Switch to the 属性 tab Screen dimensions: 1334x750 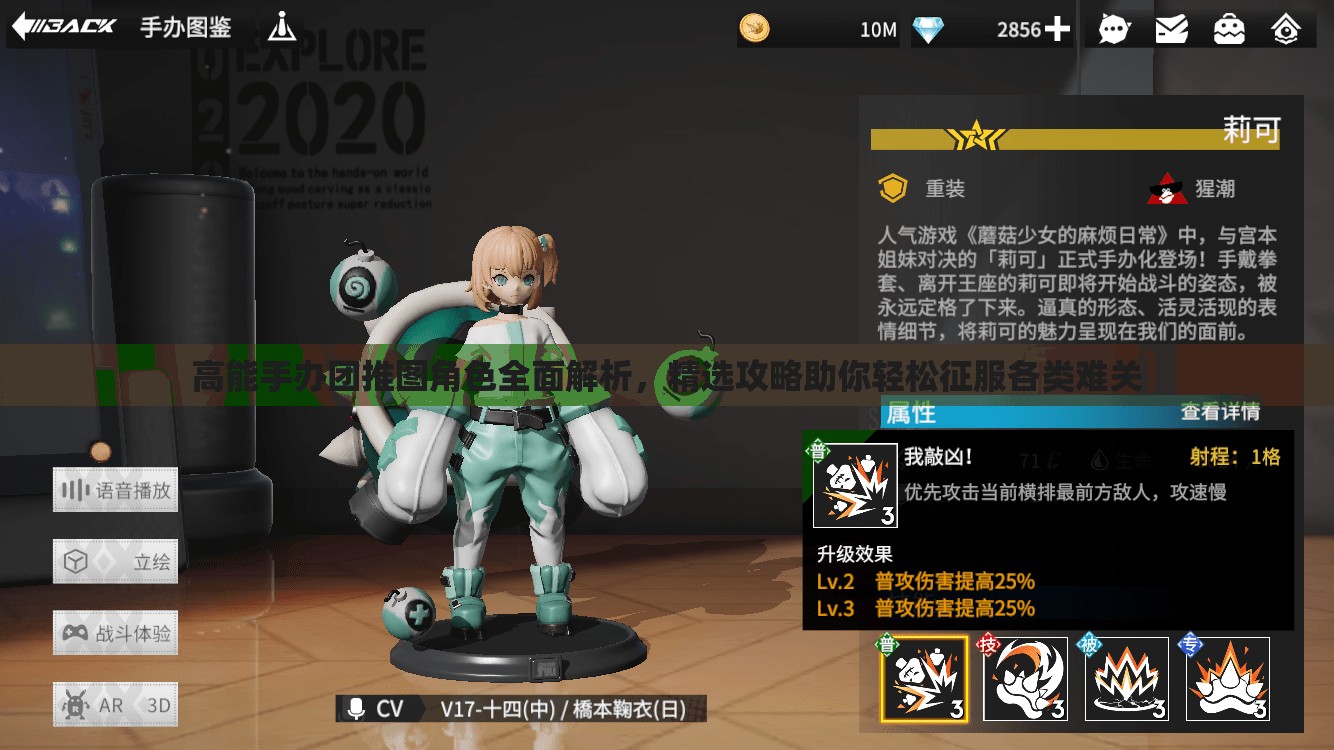coord(910,412)
